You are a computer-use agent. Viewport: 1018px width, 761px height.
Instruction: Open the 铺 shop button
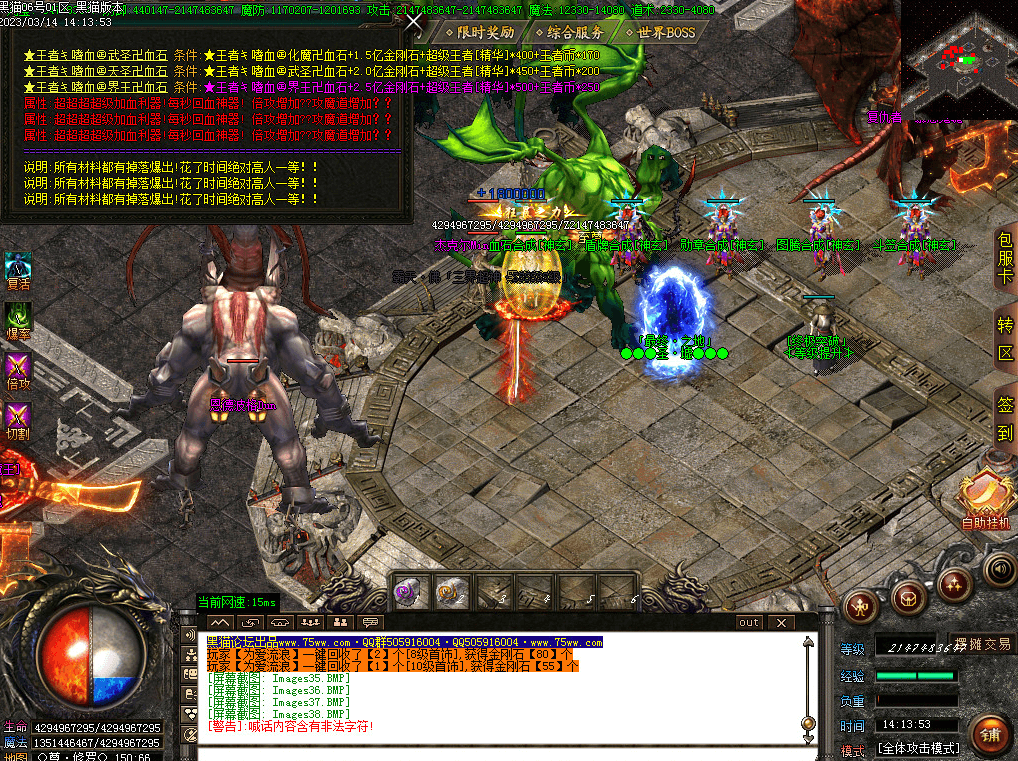click(x=989, y=734)
